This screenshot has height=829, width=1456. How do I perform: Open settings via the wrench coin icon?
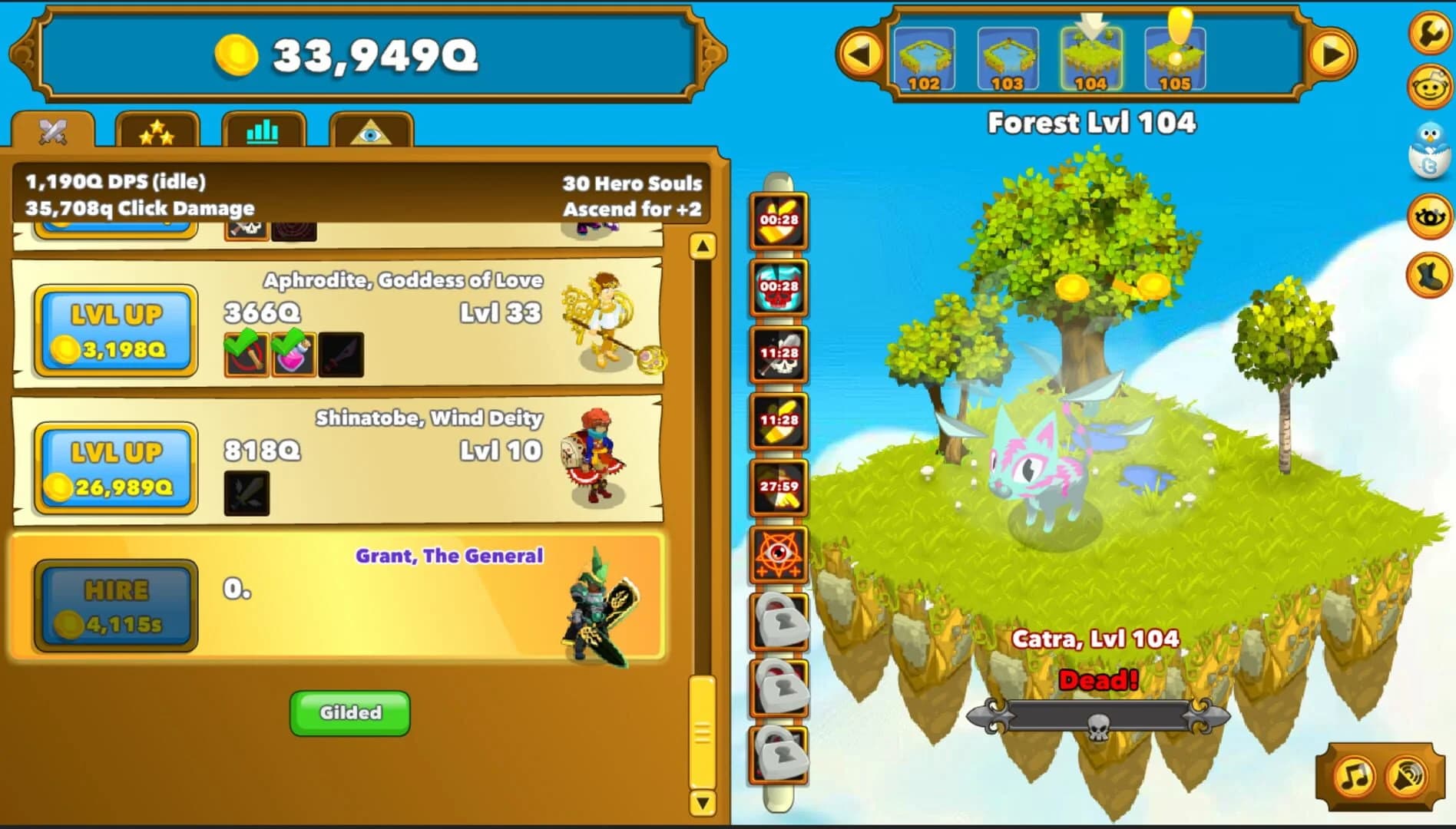tap(1430, 34)
